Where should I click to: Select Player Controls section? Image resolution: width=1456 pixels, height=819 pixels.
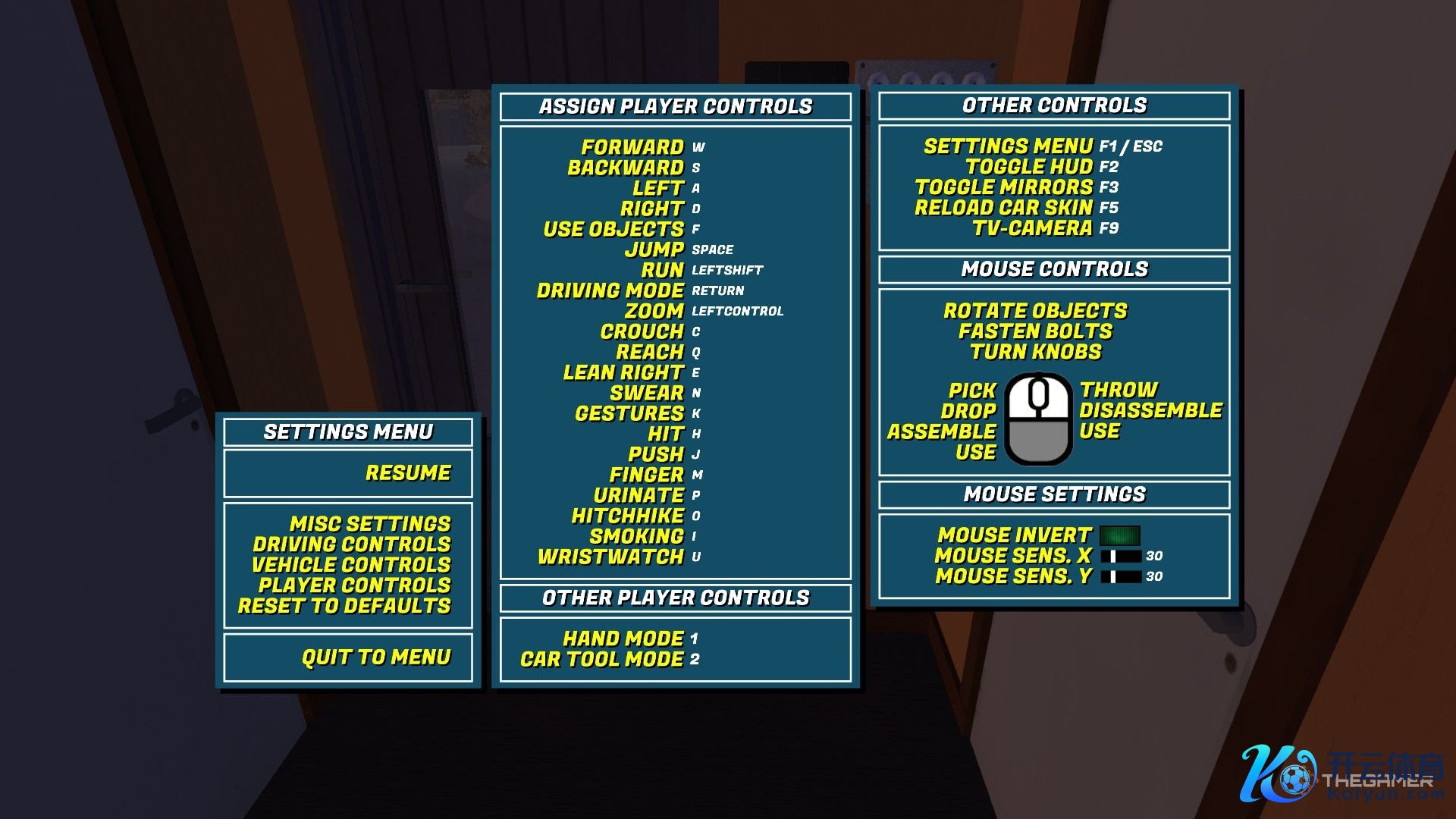(354, 585)
